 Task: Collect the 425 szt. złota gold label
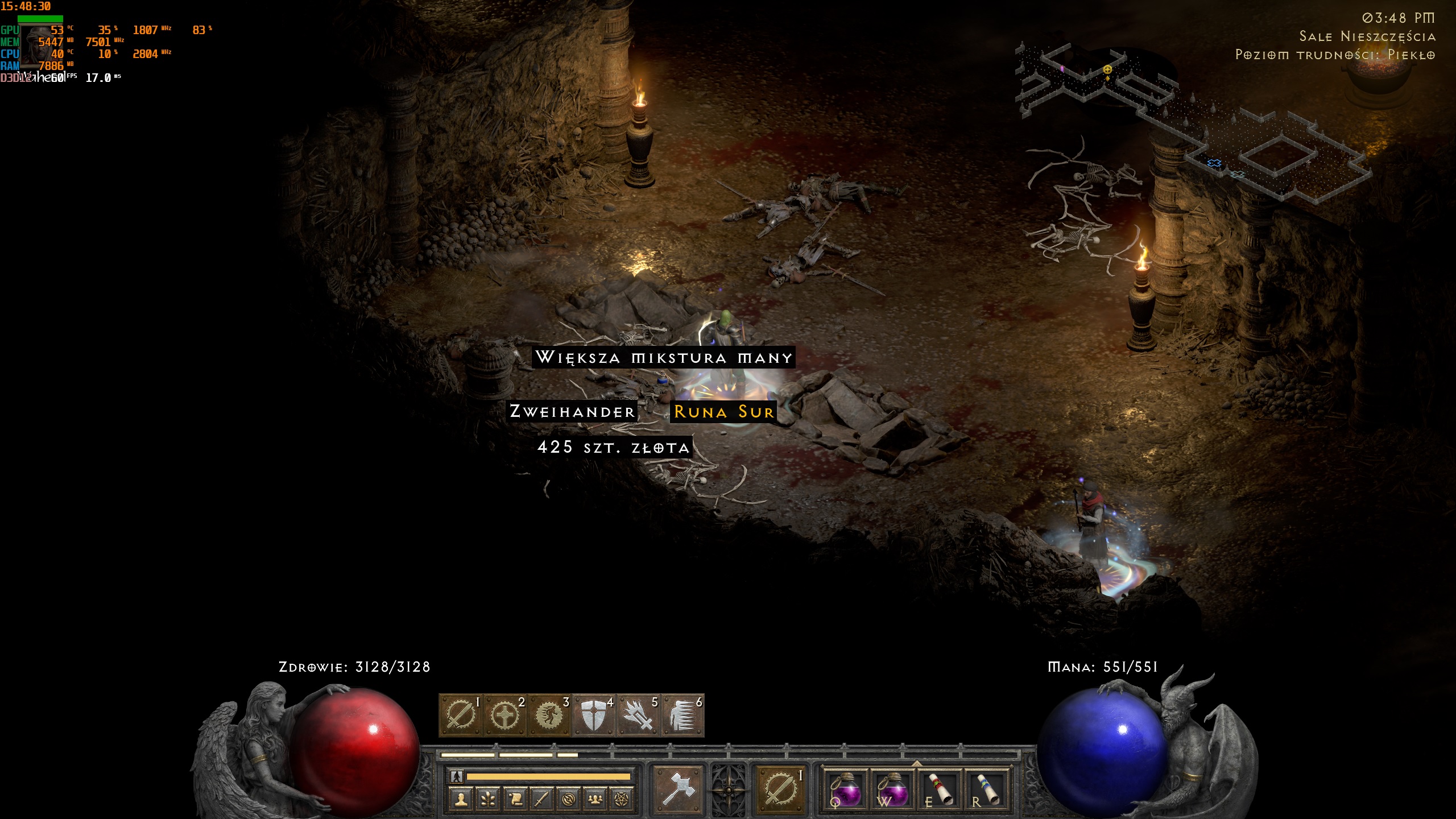pyautogui.click(x=613, y=448)
